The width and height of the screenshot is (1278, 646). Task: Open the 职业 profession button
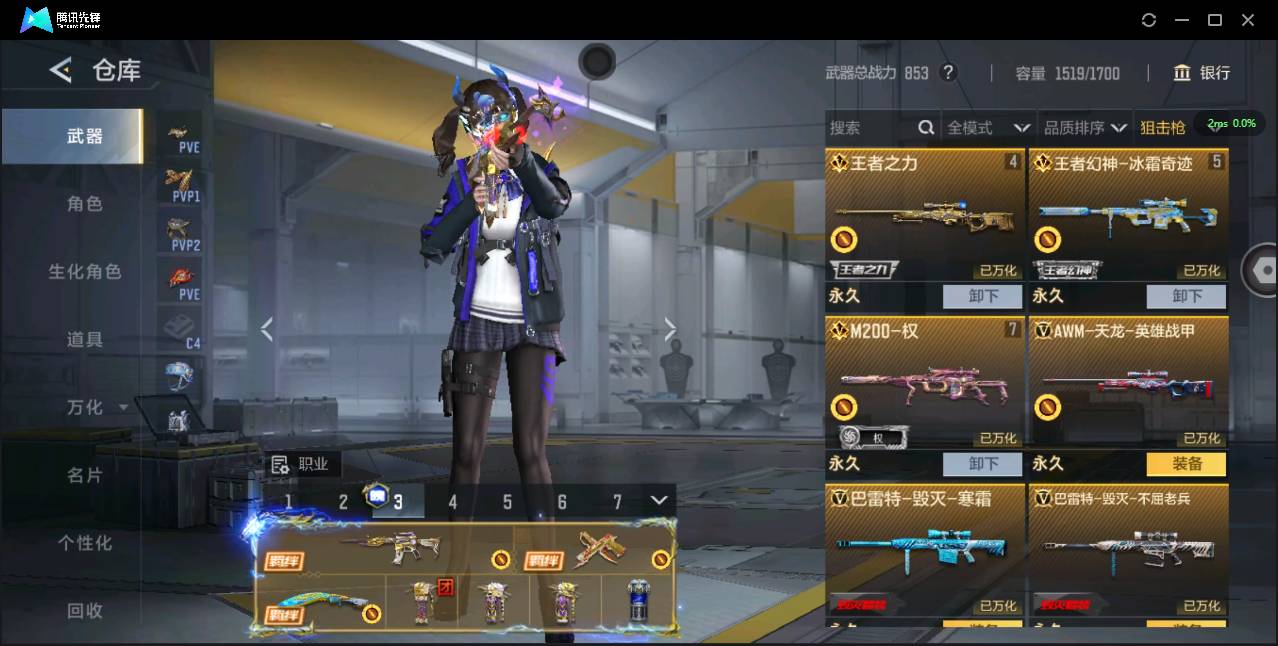tap(301, 464)
